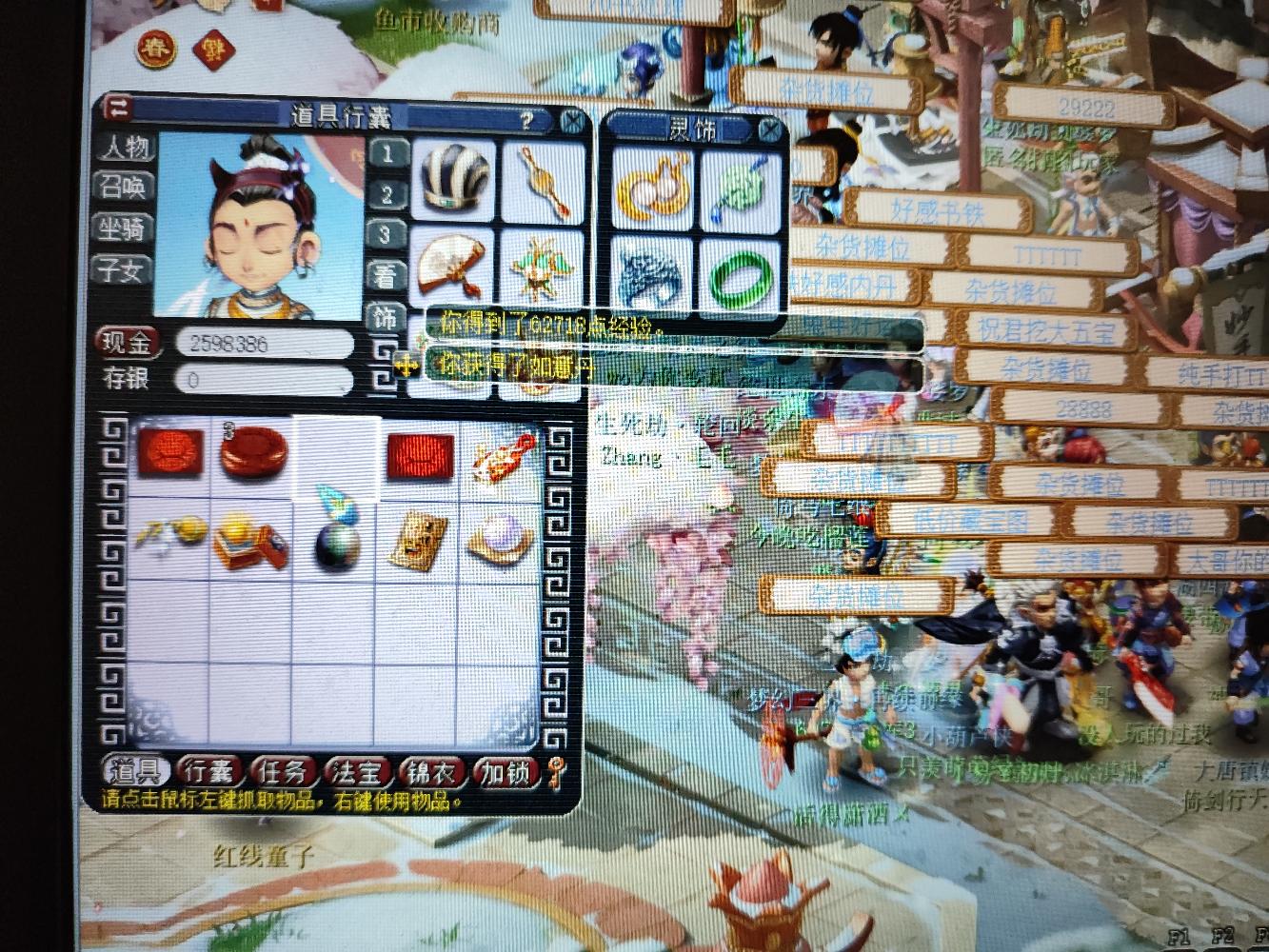Image resolution: width=1269 pixels, height=952 pixels.
Task: Click the 看 view button
Action: 385,276
